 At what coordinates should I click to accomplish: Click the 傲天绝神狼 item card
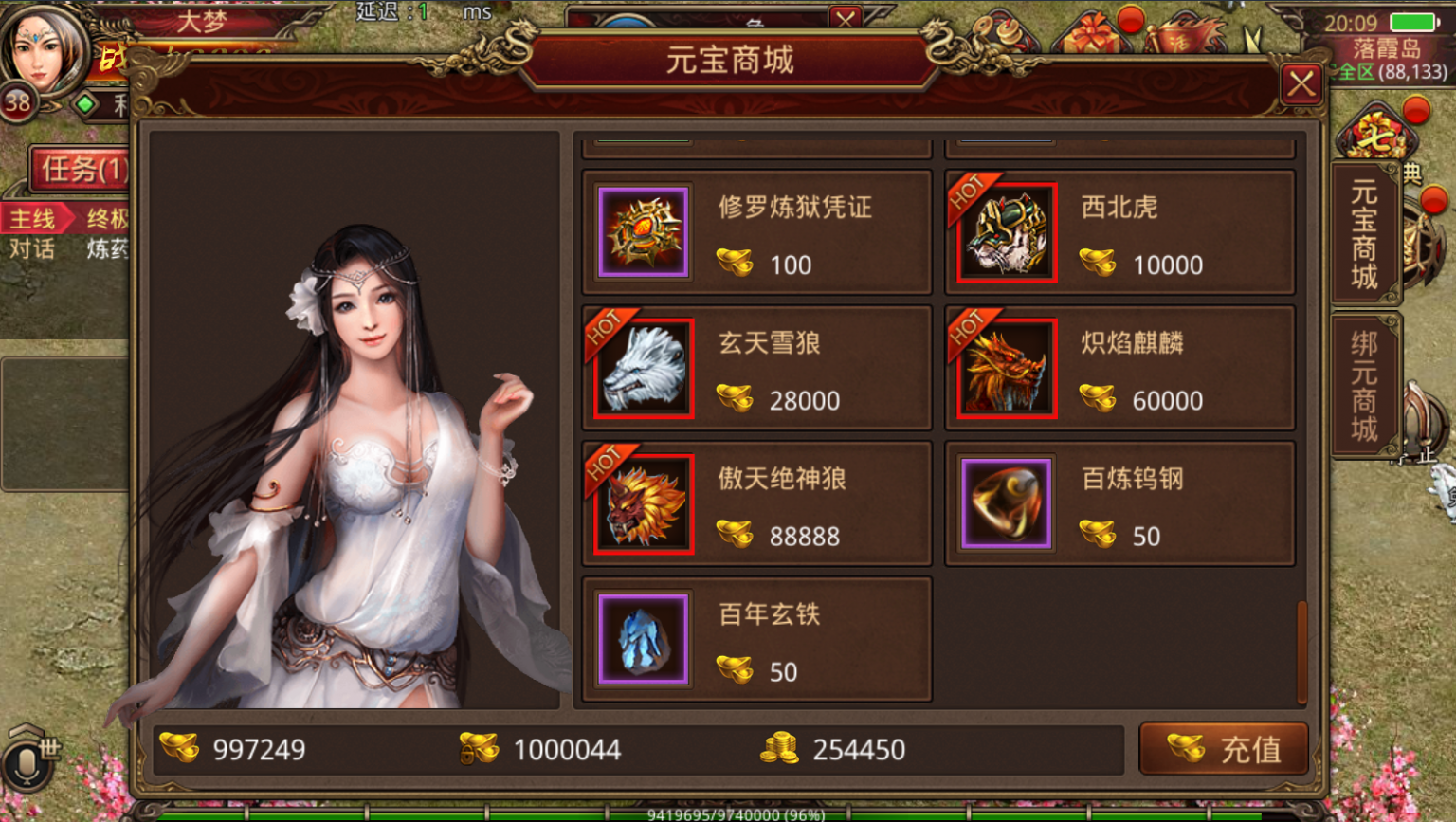[755, 503]
